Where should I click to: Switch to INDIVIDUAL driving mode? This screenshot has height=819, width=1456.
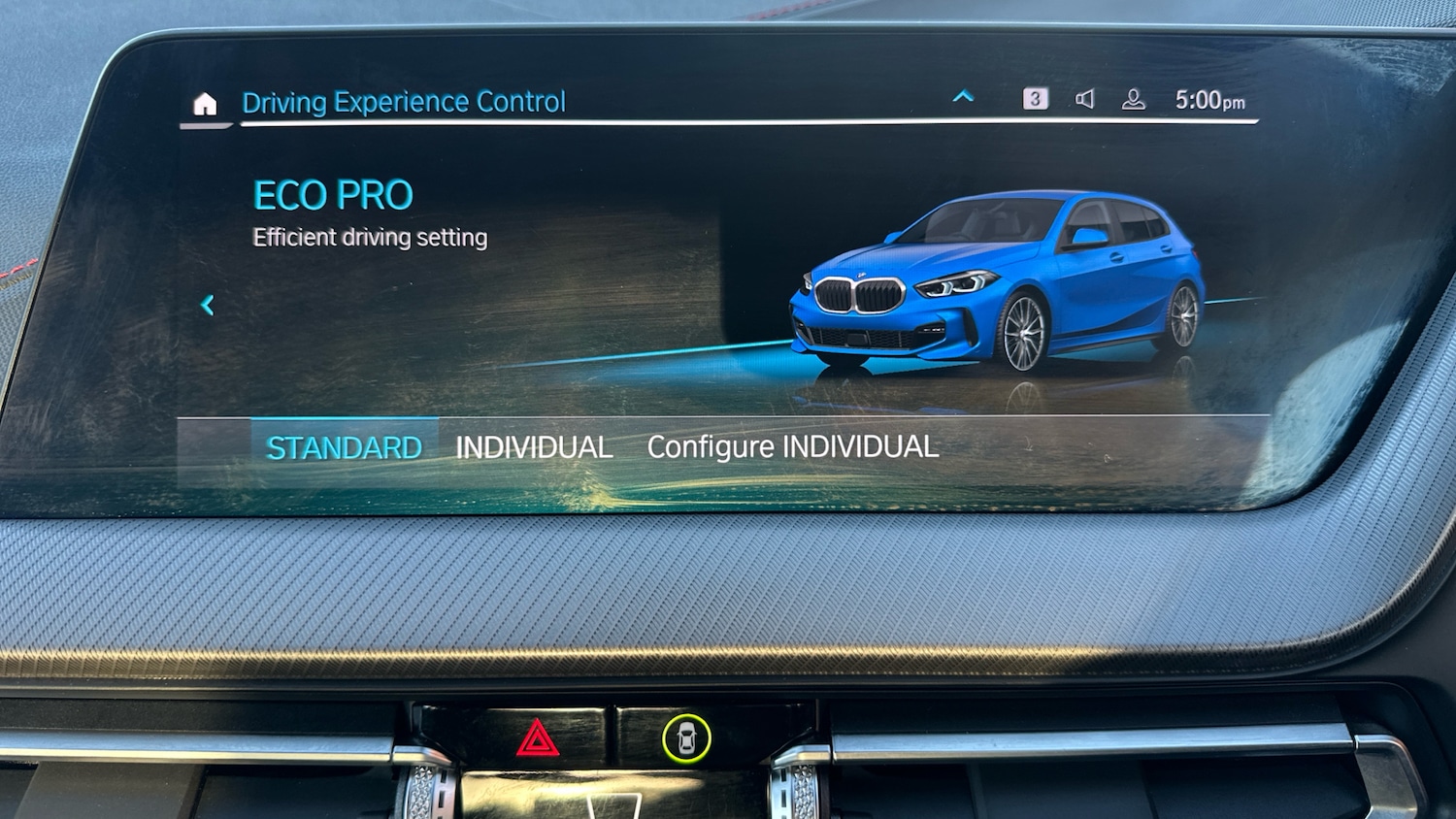(534, 446)
